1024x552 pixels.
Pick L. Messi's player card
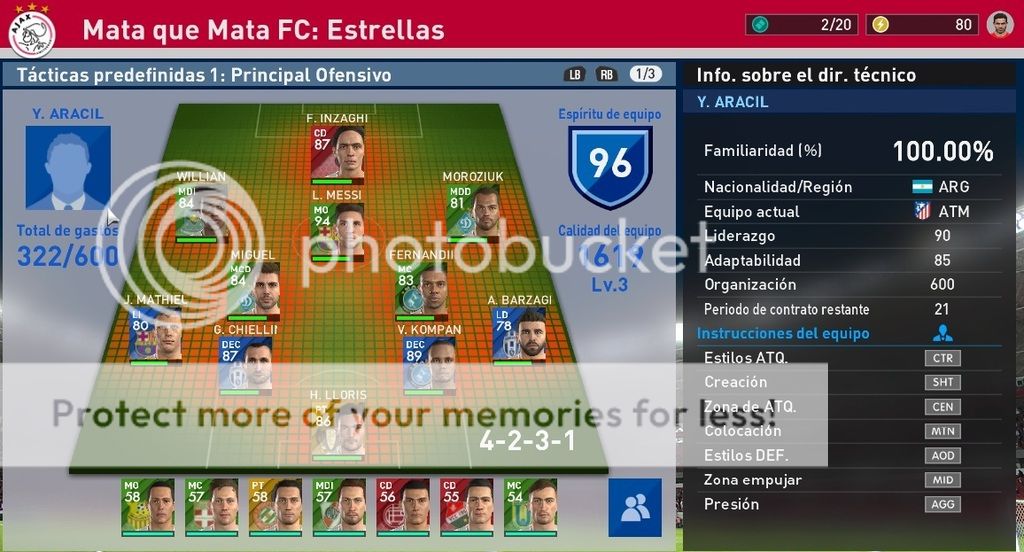[x=337, y=231]
